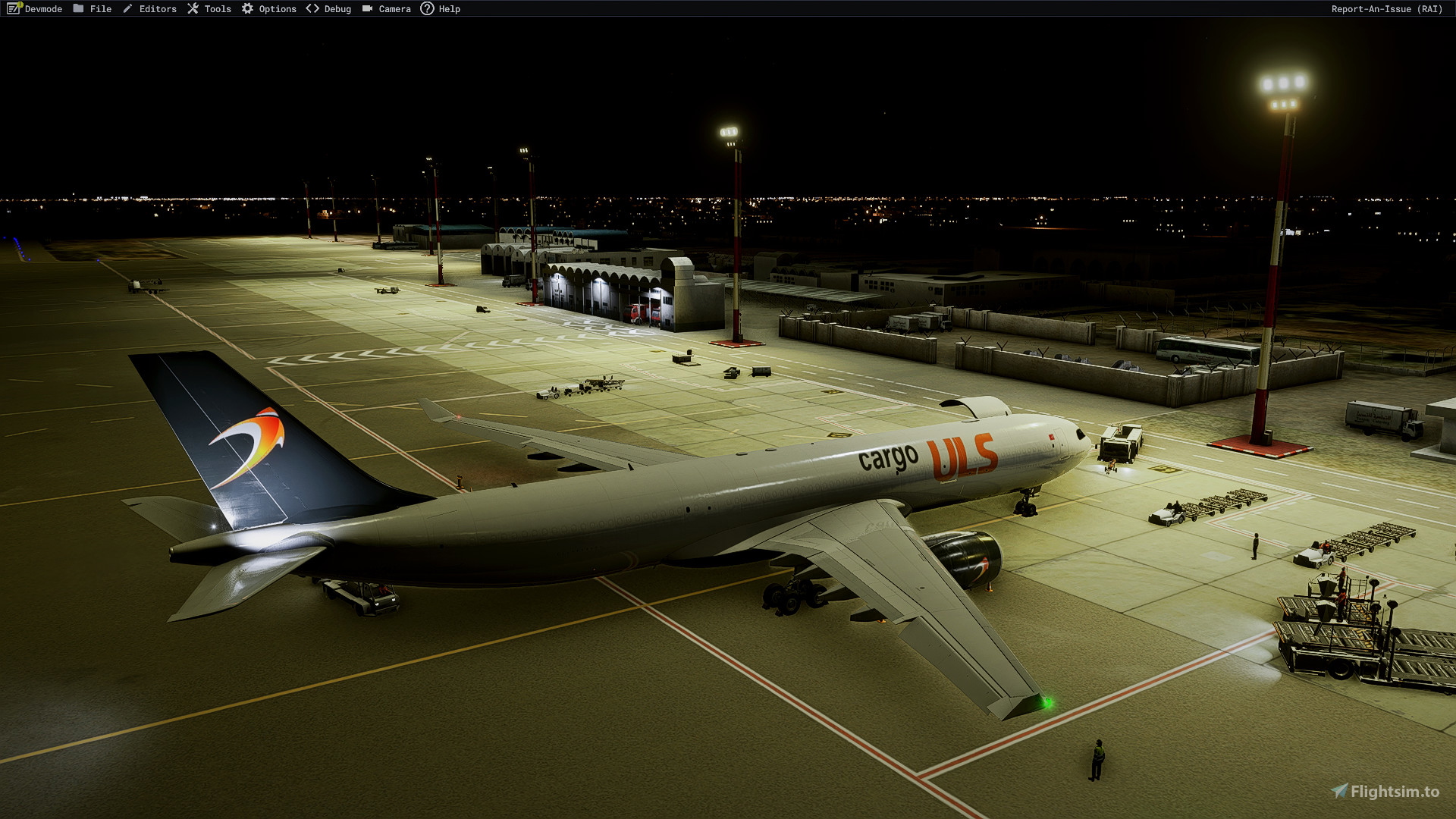The image size is (1456, 819).
Task: Click the question mark Help icon
Action: [x=428, y=8]
